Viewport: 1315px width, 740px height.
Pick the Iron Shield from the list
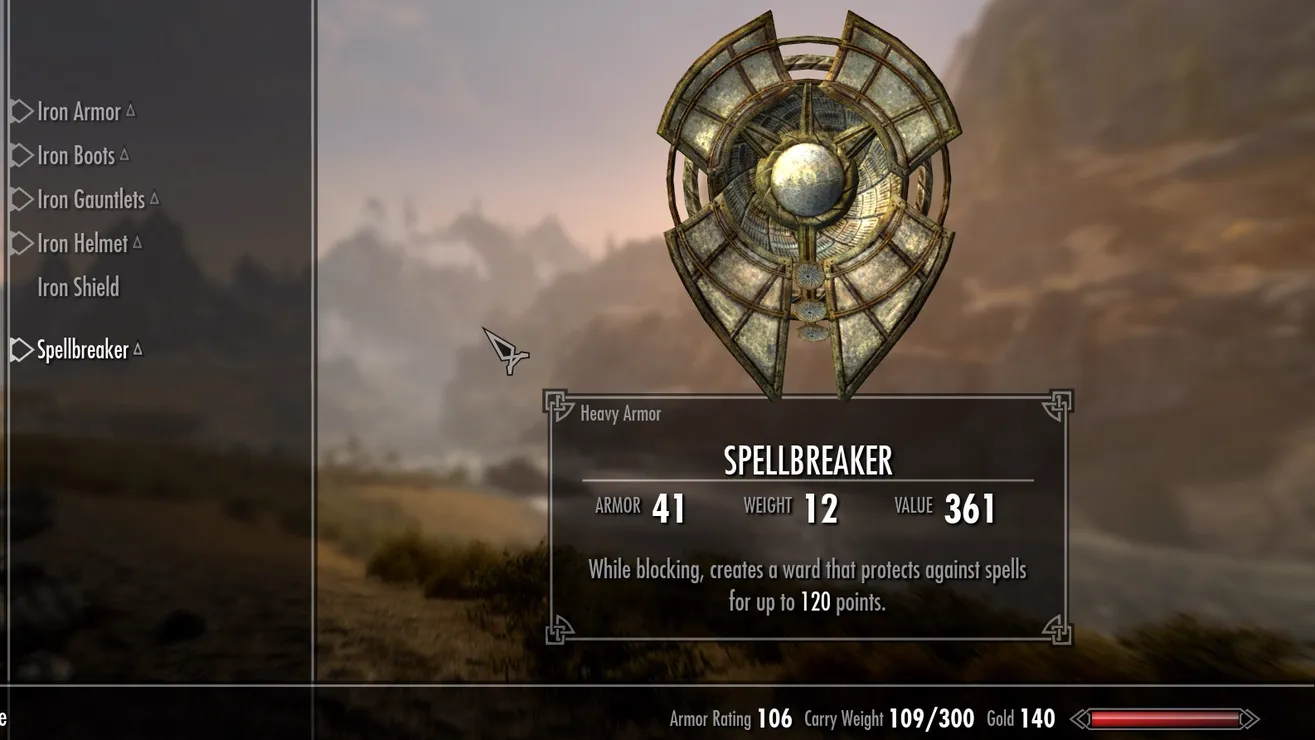pyautogui.click(x=78, y=288)
